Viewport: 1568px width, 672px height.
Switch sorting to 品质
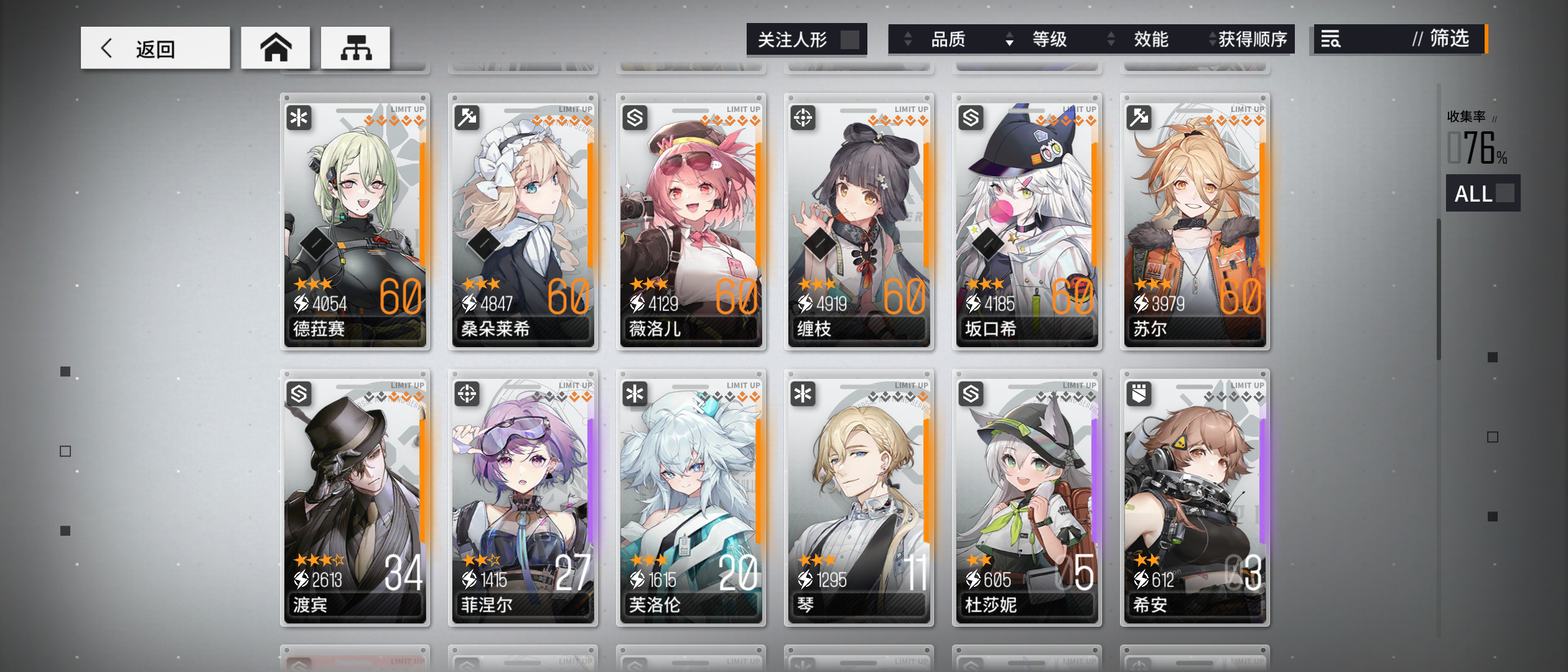[x=950, y=39]
